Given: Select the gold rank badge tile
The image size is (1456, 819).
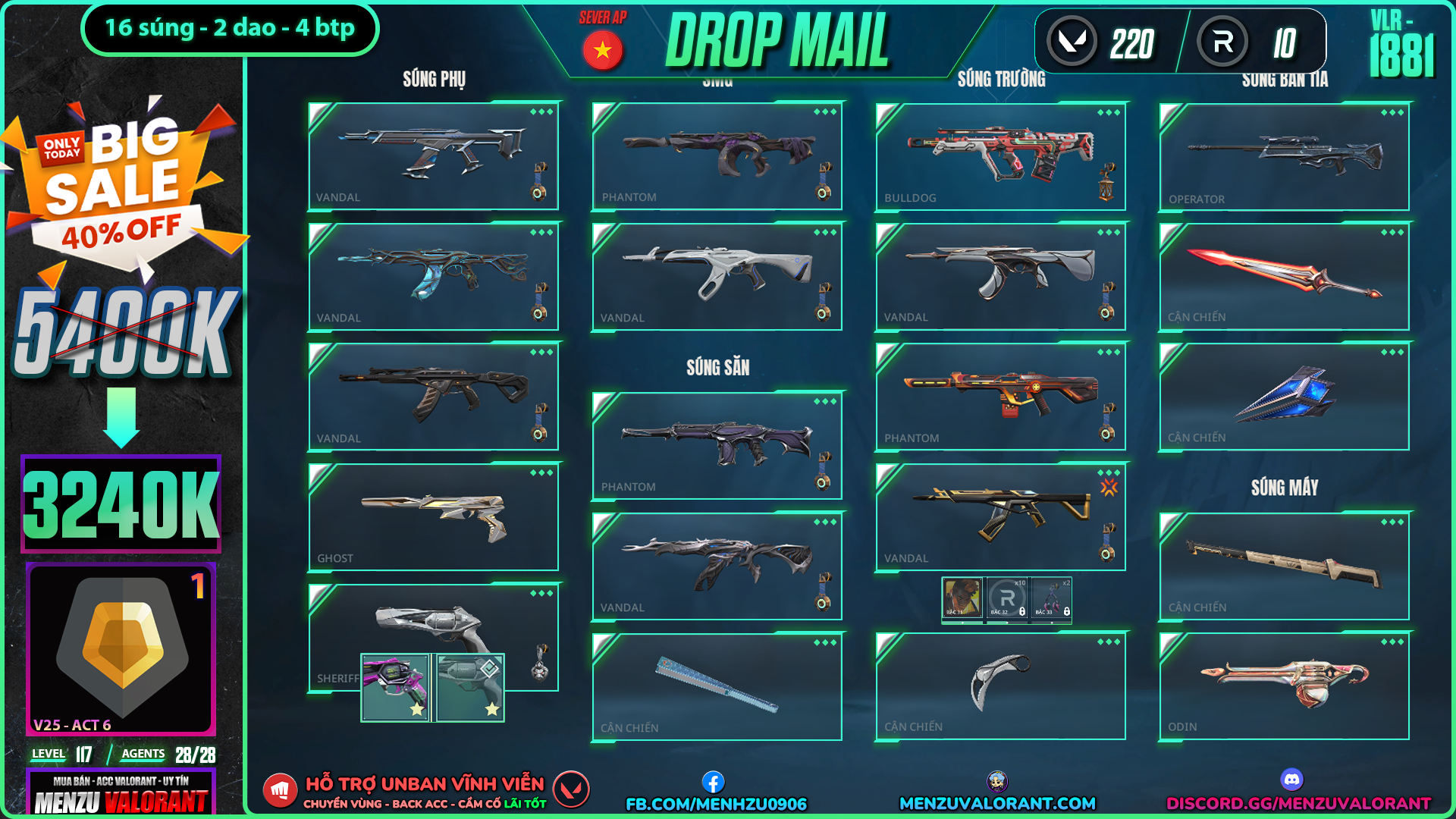Looking at the screenshot, I should (121, 649).
